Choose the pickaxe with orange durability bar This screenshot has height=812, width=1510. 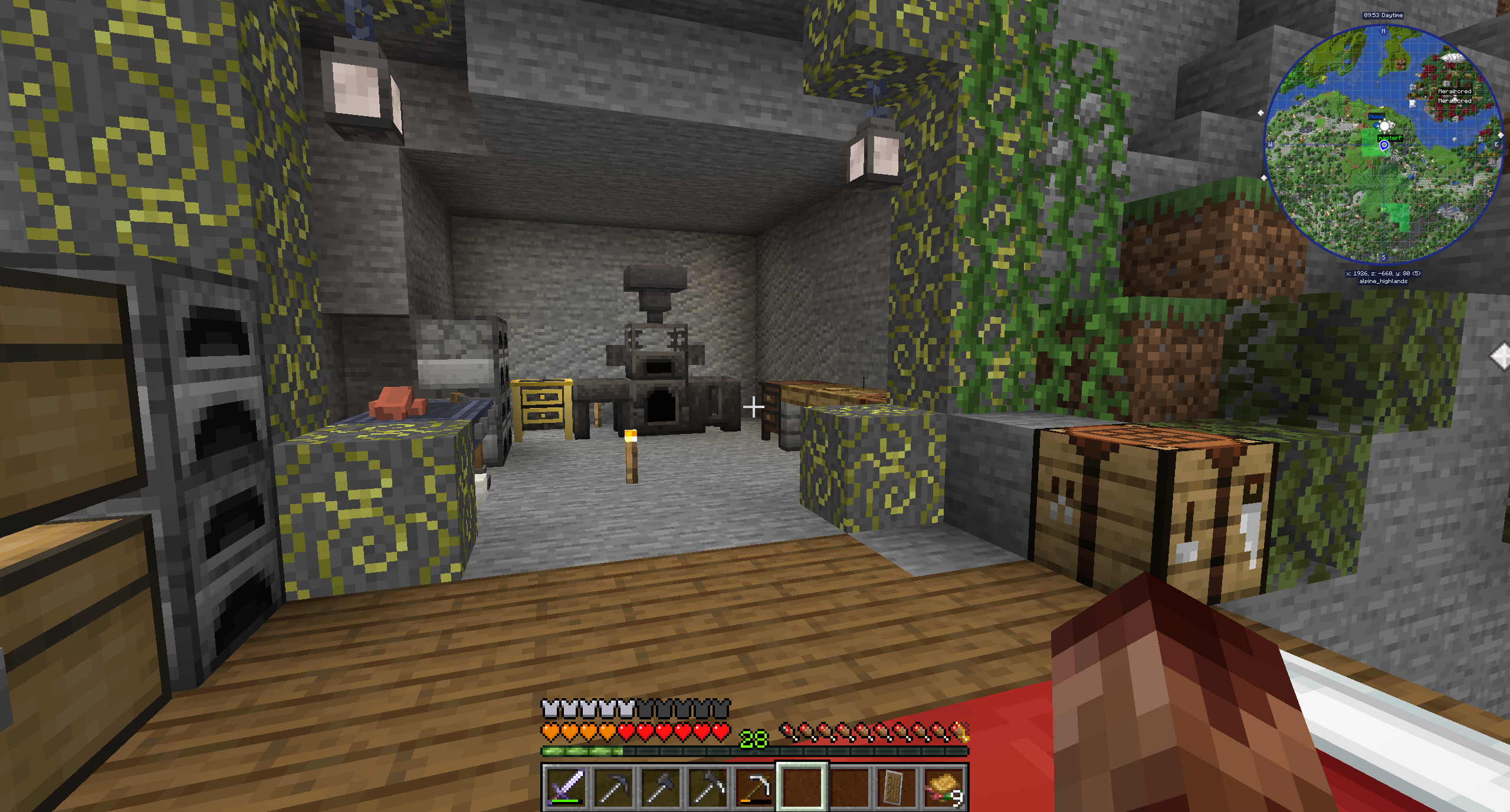click(x=754, y=787)
